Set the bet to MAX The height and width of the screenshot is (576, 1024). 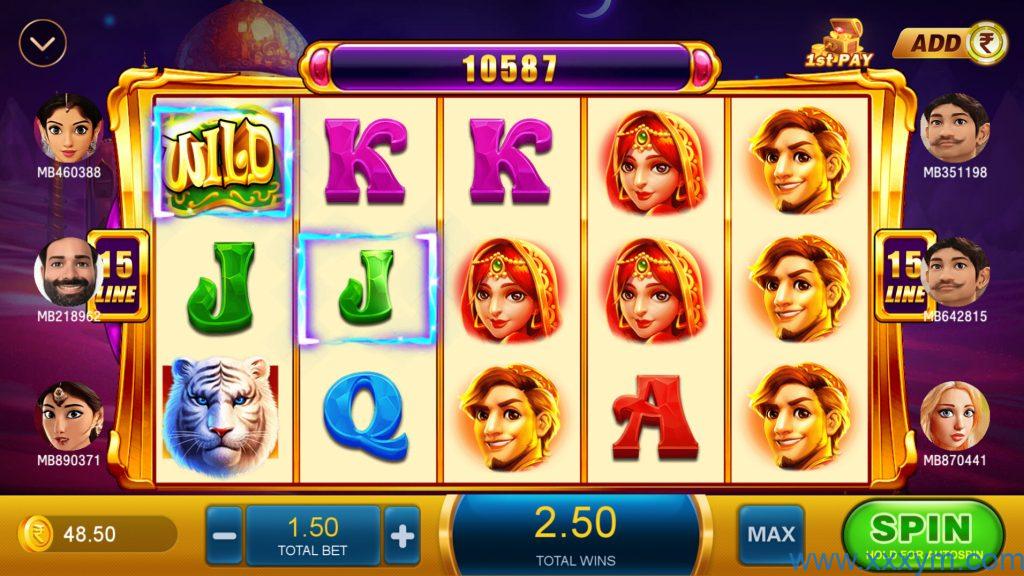771,535
